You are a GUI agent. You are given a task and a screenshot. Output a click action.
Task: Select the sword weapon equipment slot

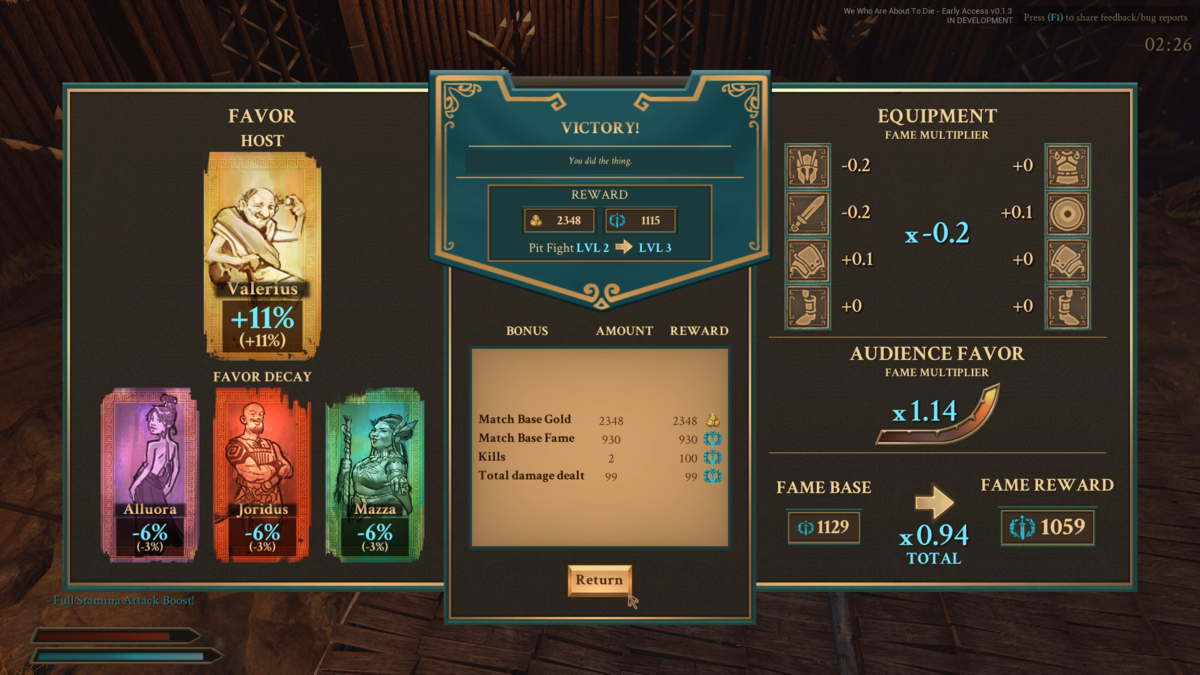(x=808, y=213)
